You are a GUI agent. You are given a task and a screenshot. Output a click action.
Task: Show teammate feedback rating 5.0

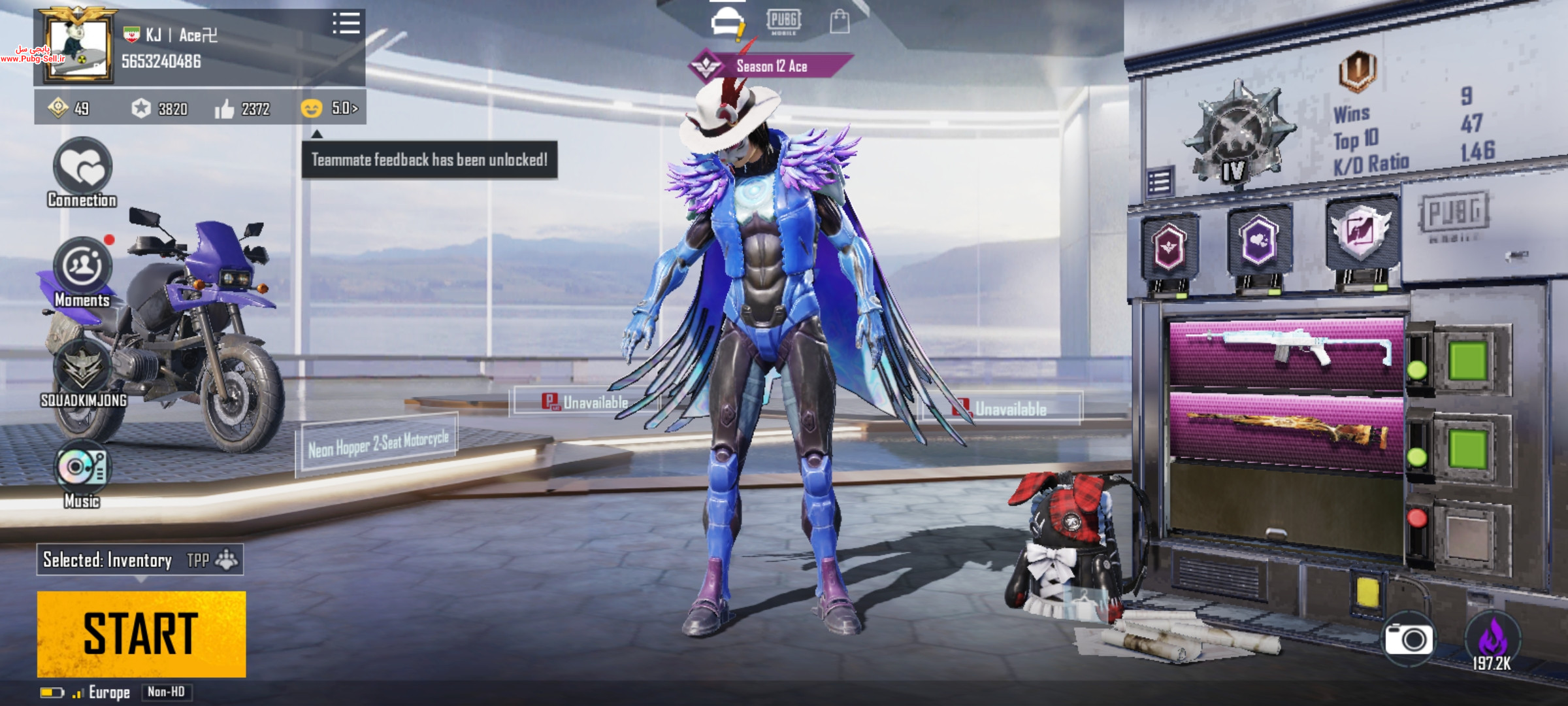tap(331, 108)
